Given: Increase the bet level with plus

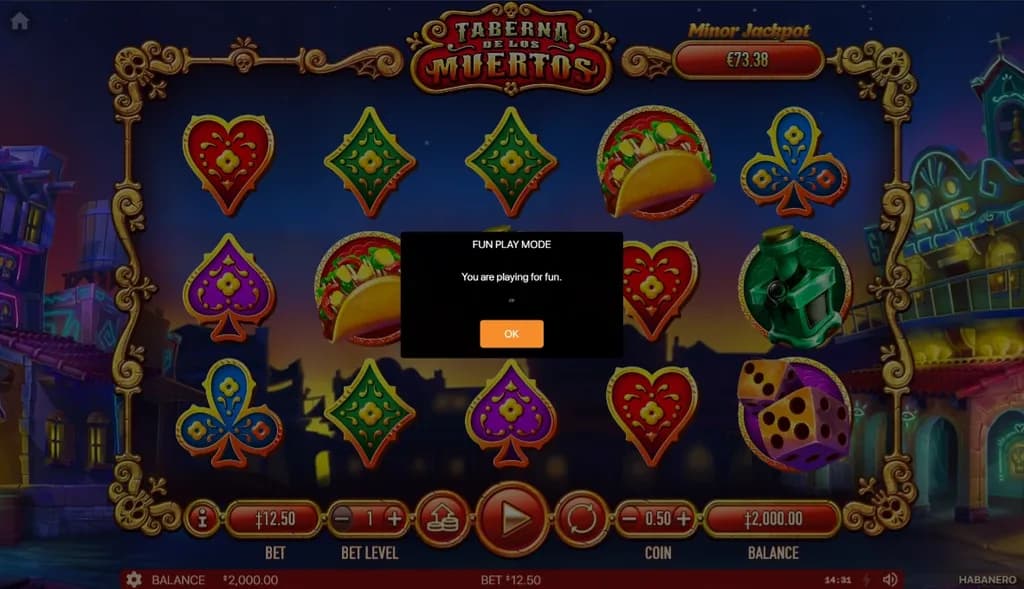Looking at the screenshot, I should tap(394, 518).
